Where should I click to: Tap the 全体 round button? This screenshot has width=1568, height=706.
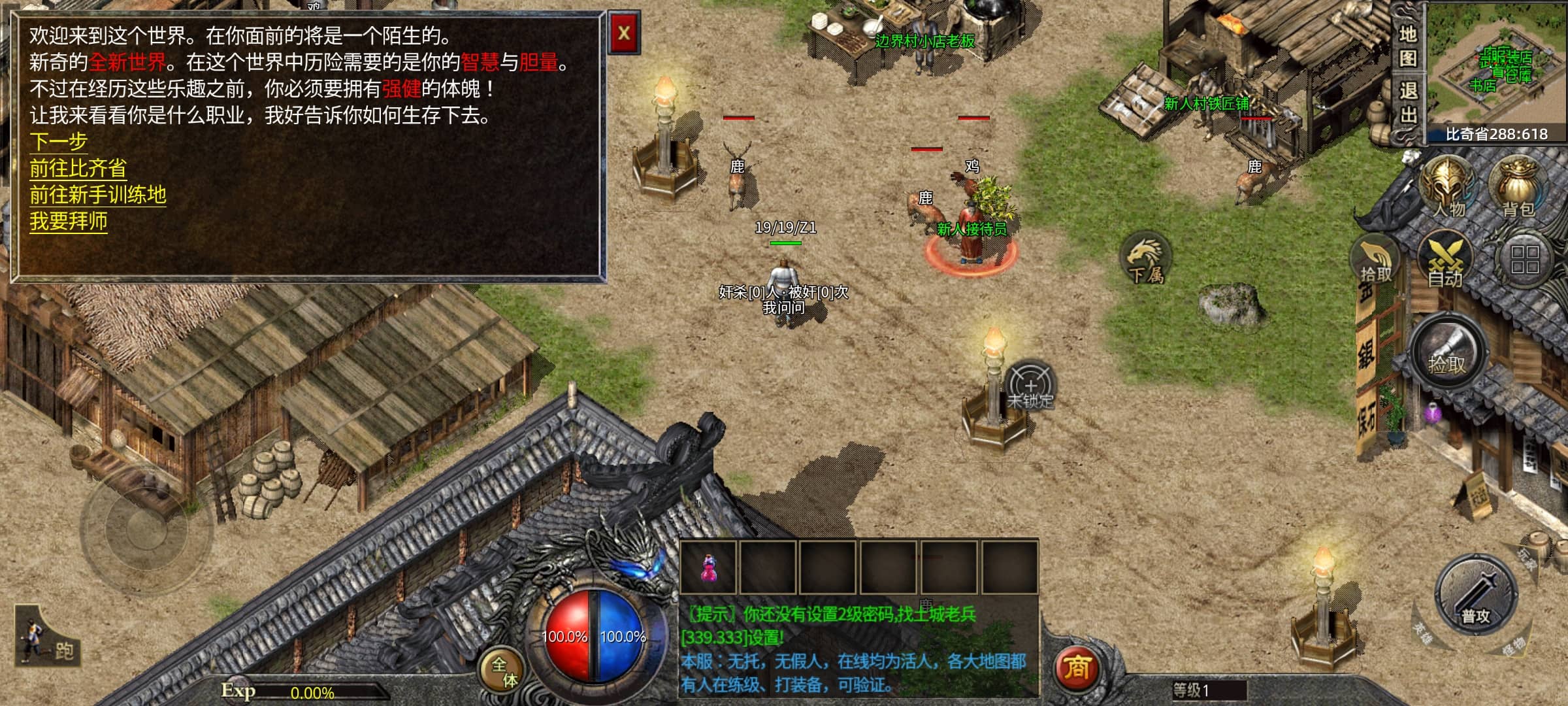tap(504, 671)
